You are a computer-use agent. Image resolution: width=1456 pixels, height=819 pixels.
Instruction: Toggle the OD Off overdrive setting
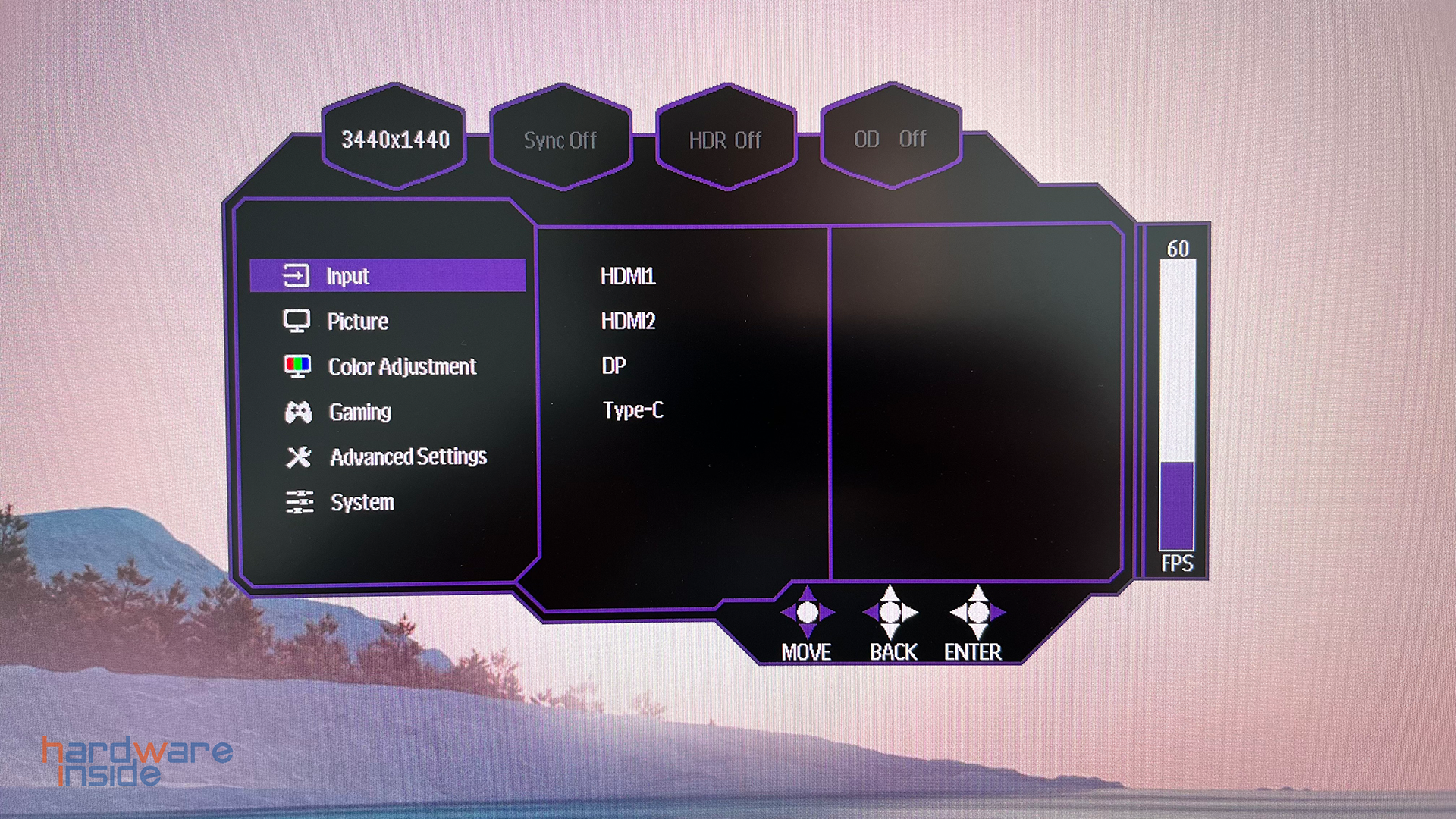[891, 140]
